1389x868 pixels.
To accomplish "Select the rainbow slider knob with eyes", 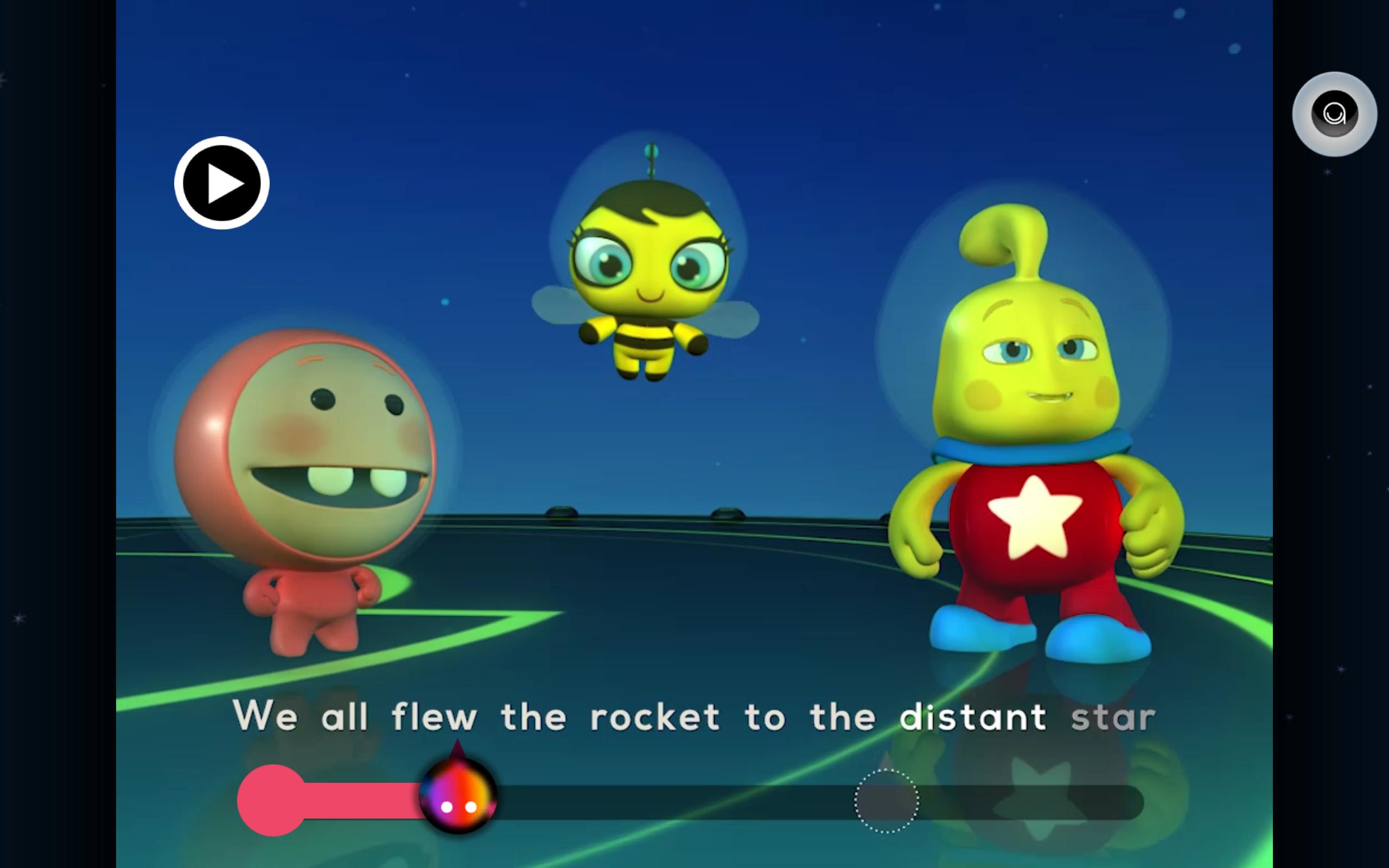I will [x=458, y=797].
